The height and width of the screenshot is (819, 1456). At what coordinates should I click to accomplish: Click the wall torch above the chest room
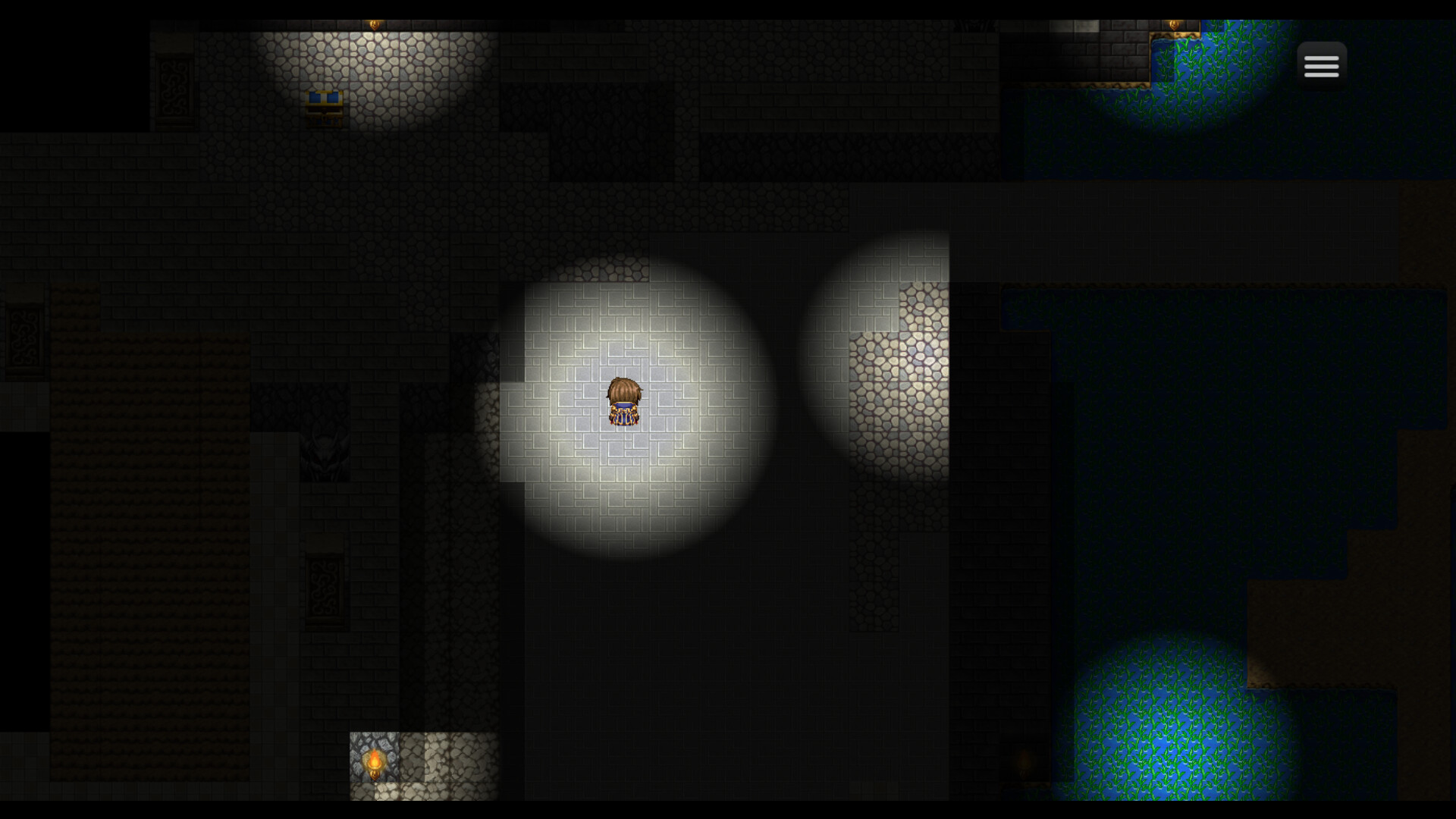pos(374,24)
